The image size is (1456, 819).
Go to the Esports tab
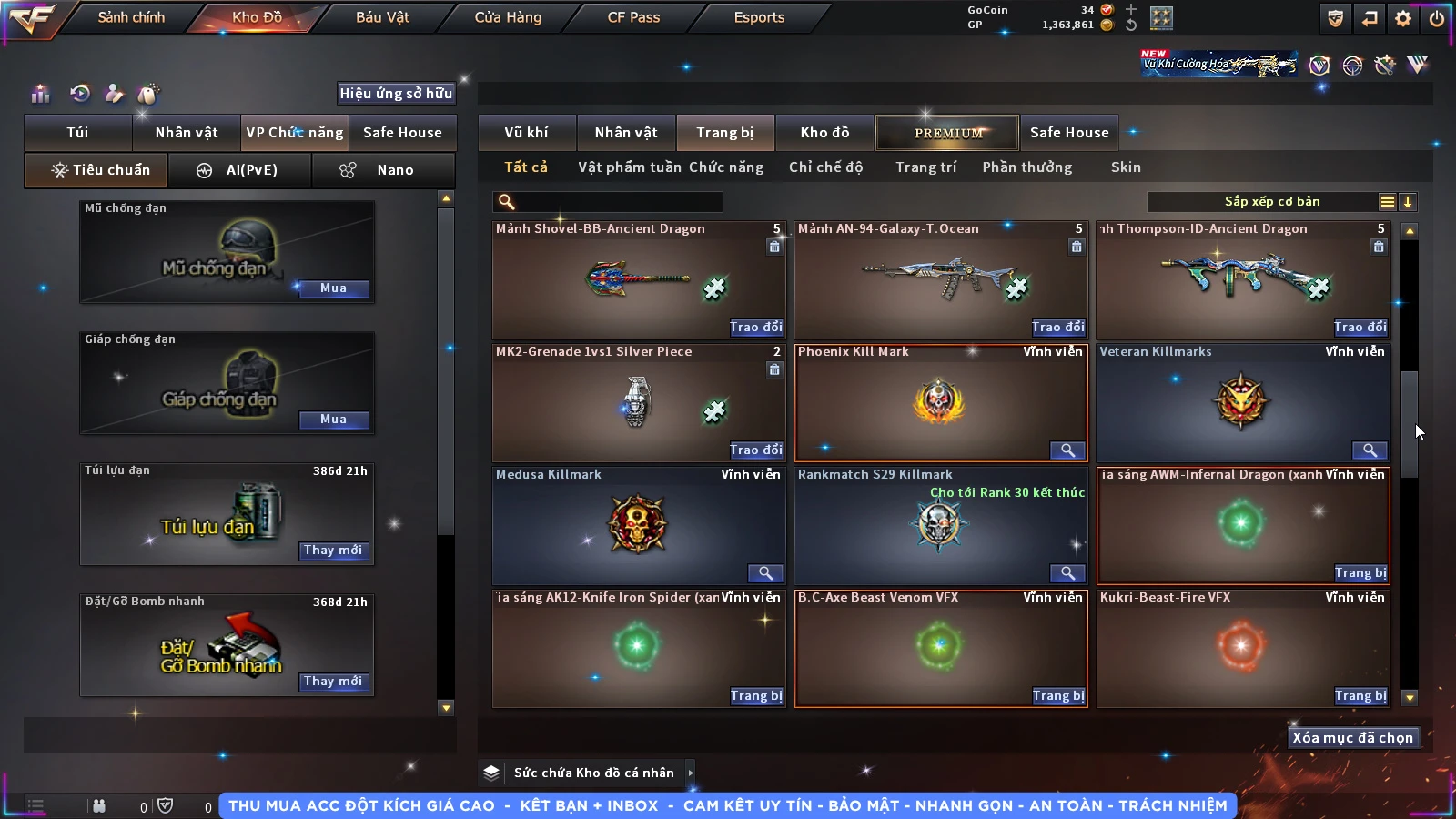(759, 17)
